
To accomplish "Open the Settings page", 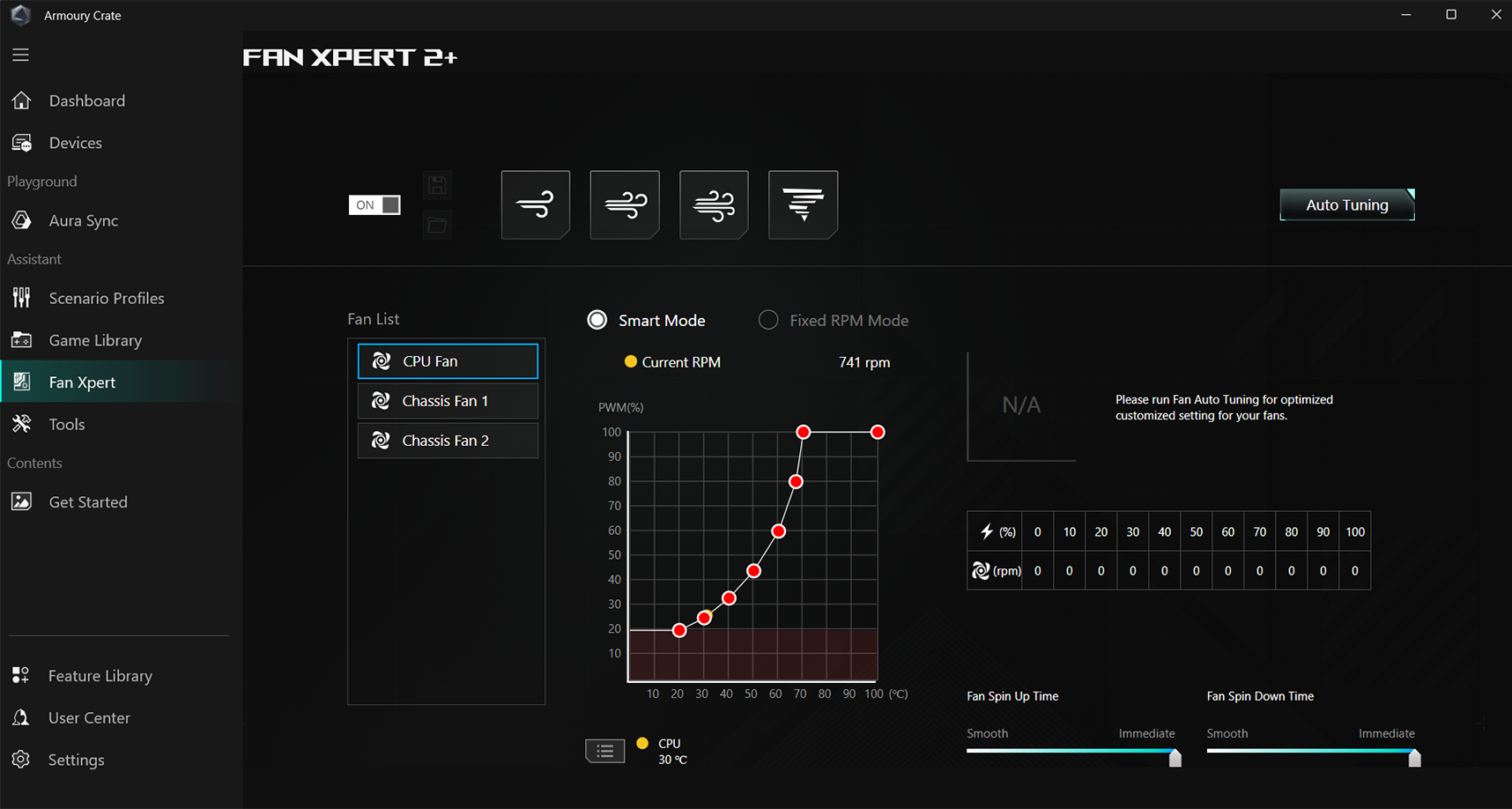I will pyautogui.click(x=76, y=760).
